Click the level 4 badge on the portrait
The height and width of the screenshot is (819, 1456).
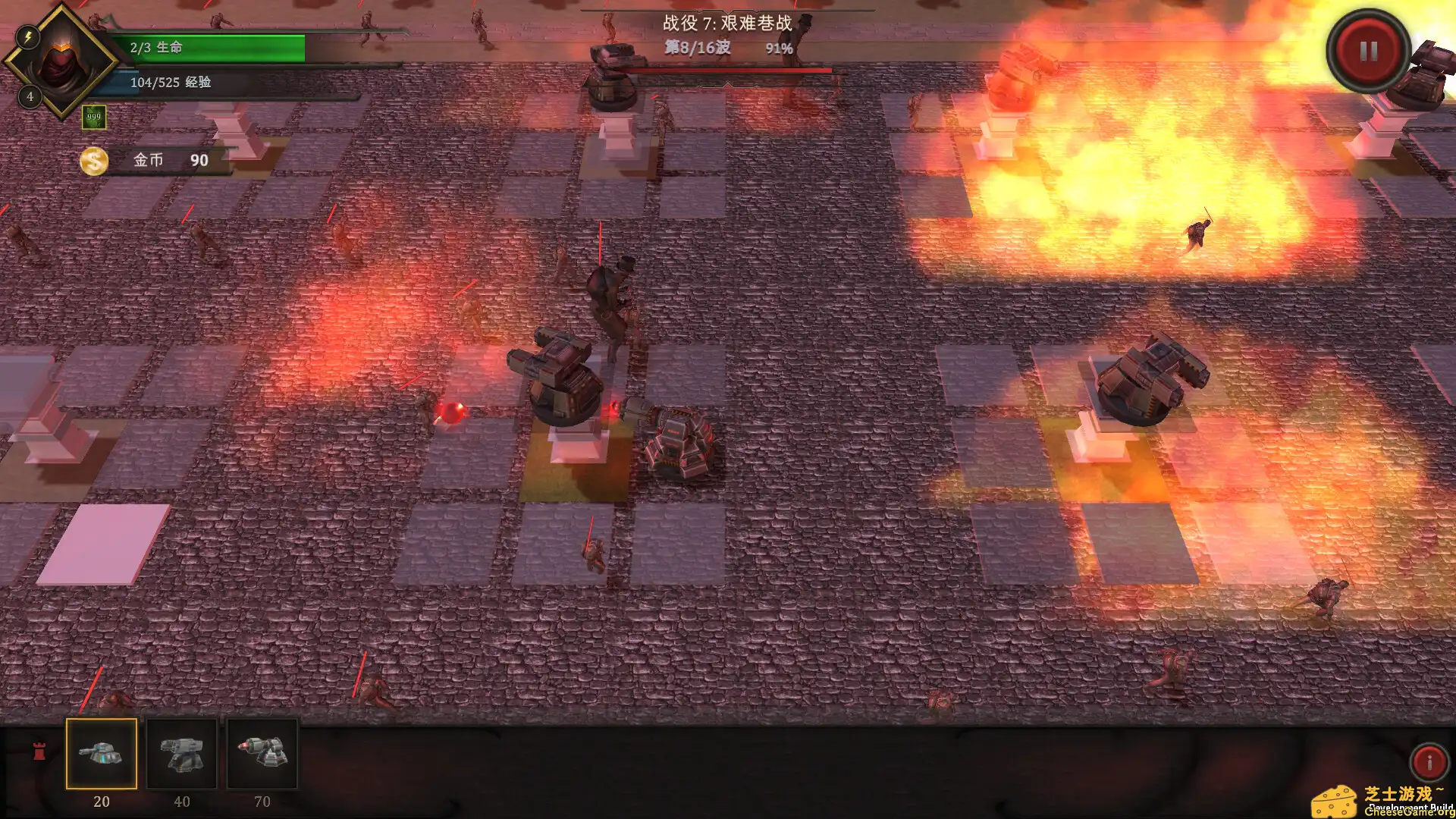tap(29, 96)
